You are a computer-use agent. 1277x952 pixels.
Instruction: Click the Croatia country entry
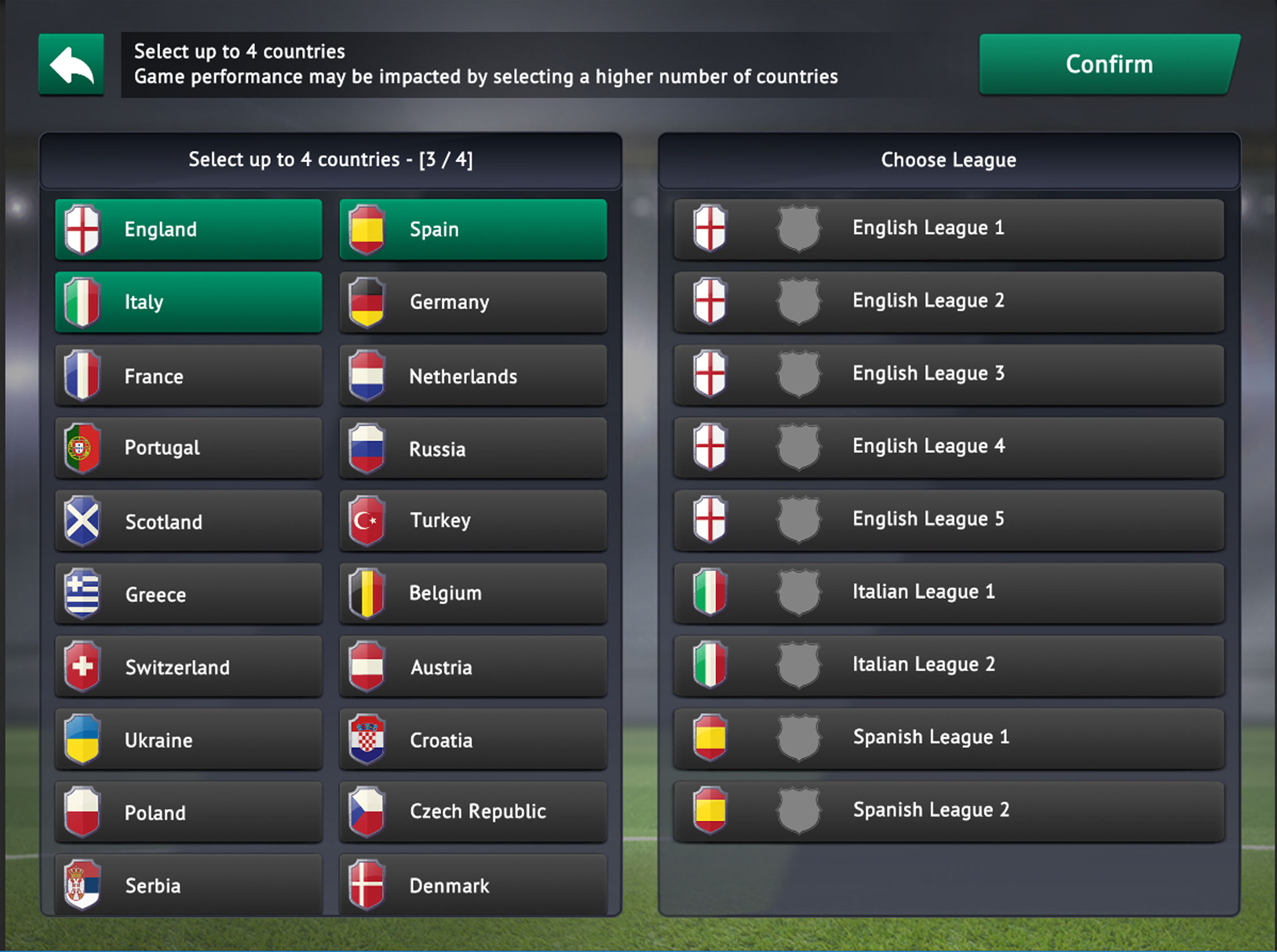pyautogui.click(x=472, y=740)
